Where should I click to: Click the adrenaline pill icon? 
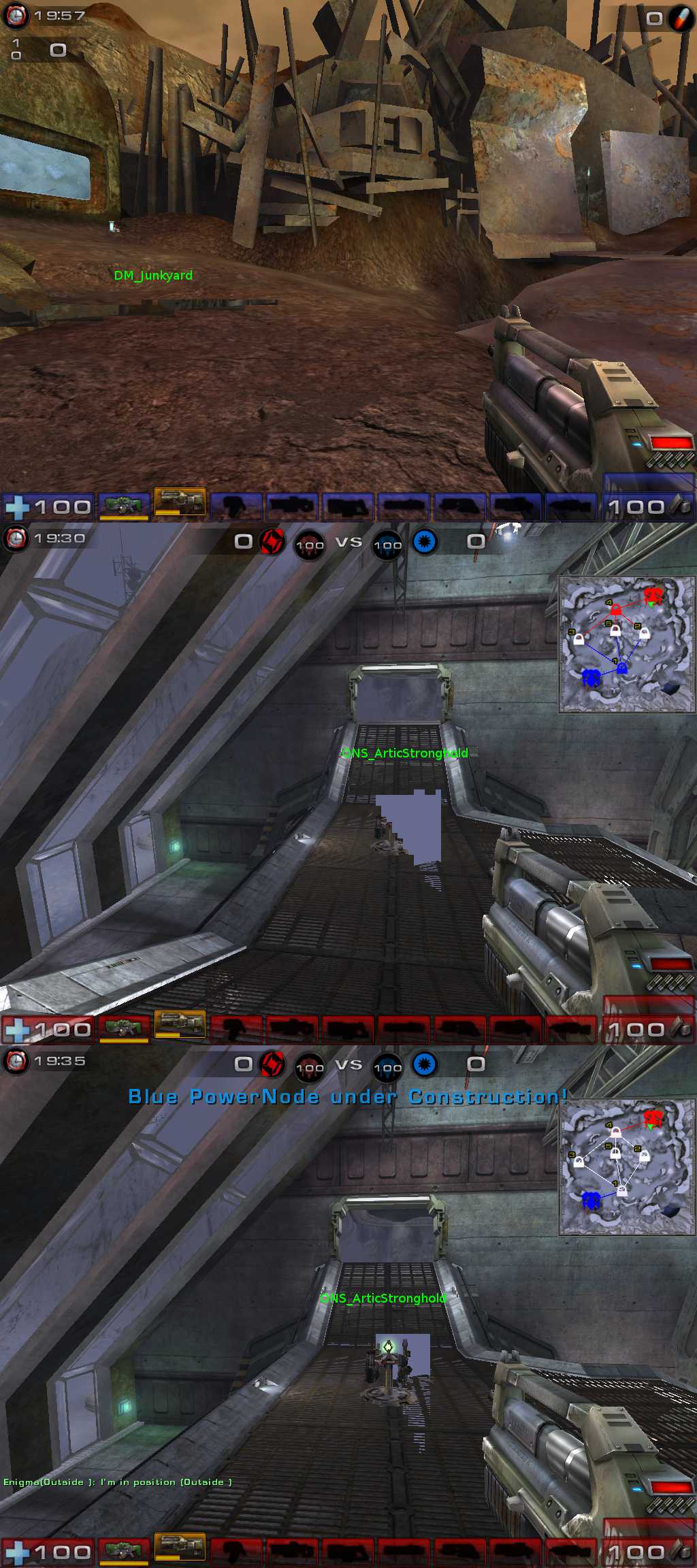tap(679, 19)
